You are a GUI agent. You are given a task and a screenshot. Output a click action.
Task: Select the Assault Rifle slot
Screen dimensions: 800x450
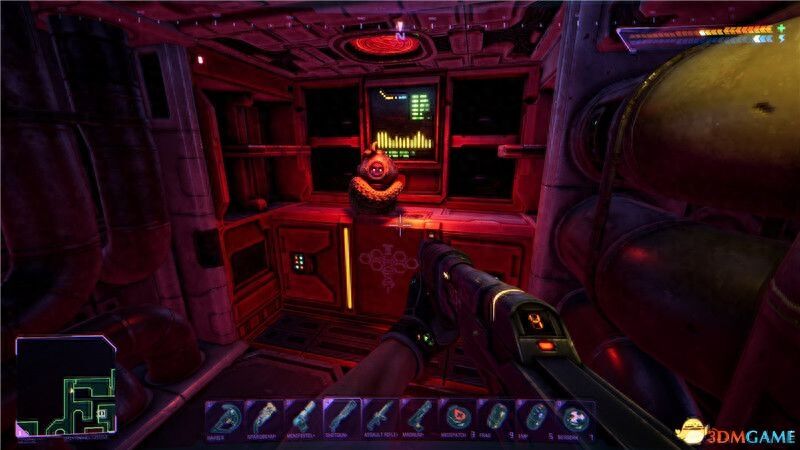click(x=378, y=416)
